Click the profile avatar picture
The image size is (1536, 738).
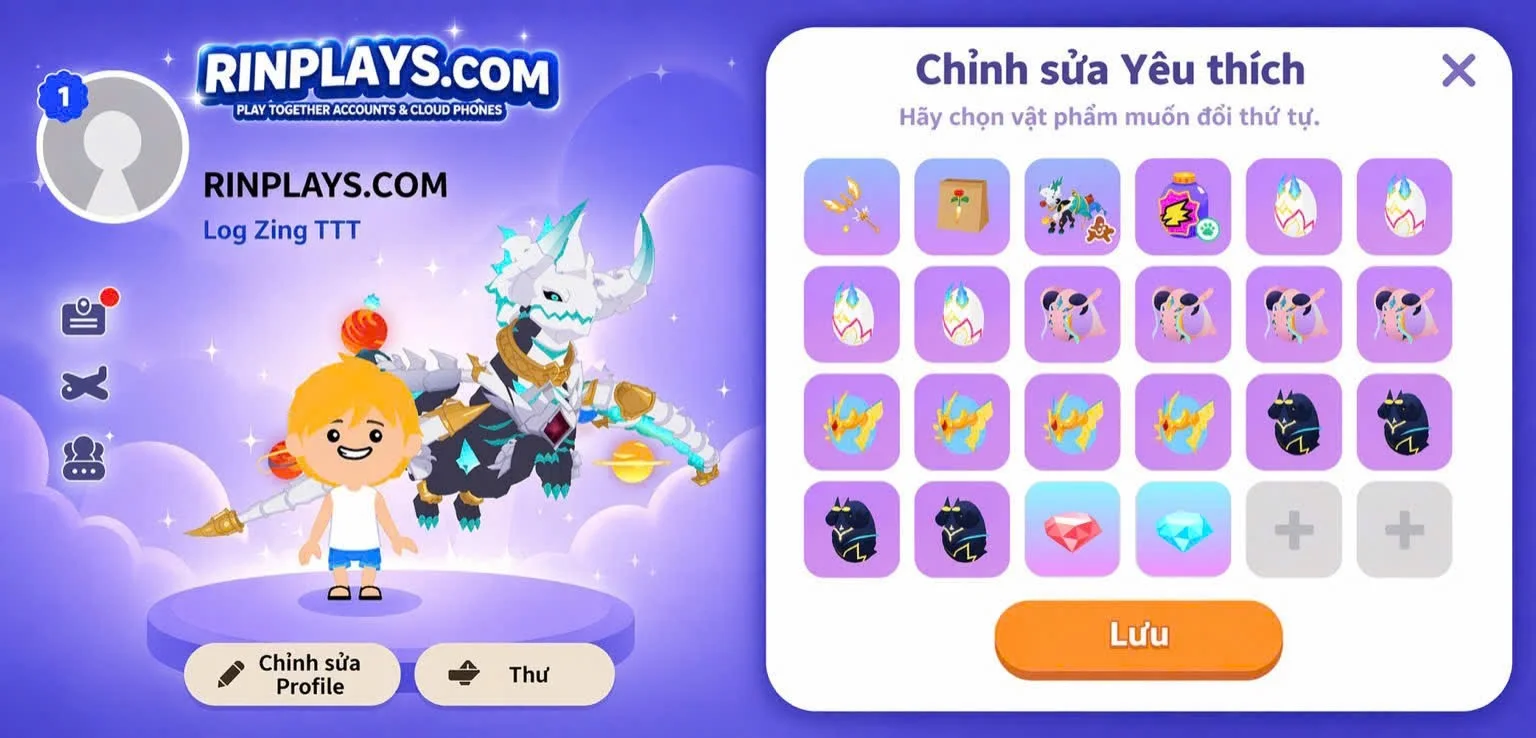(112, 146)
